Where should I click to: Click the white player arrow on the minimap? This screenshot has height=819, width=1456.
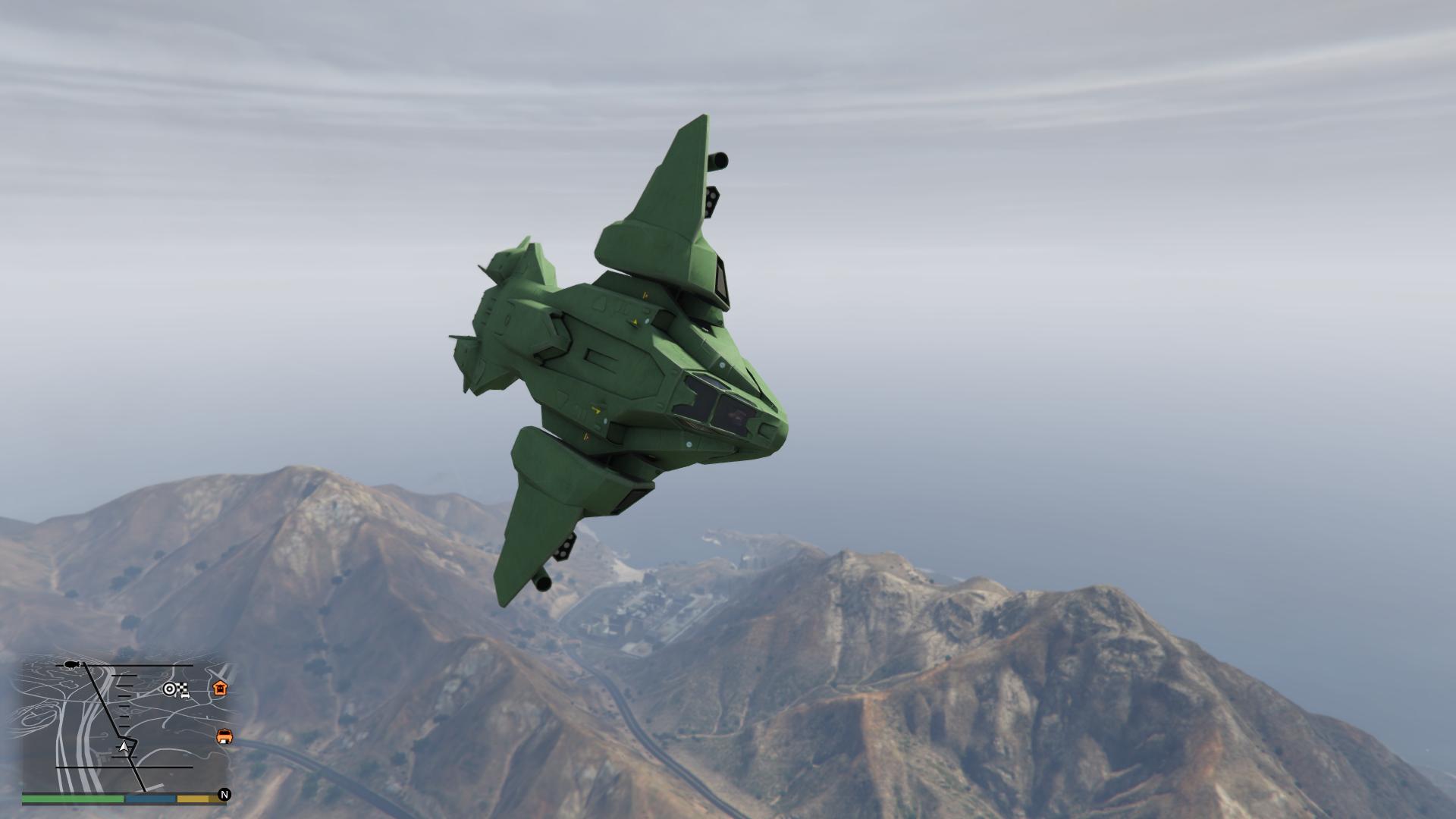point(124,747)
